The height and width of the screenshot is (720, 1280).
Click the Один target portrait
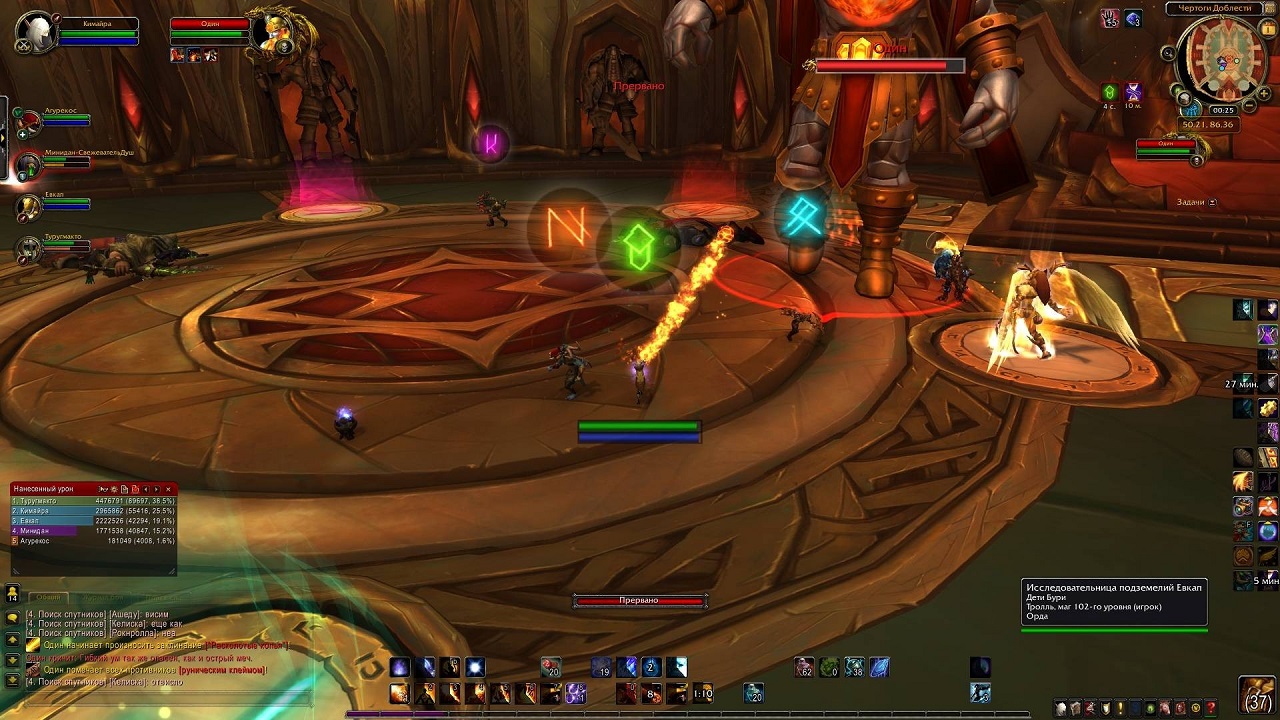(x=270, y=31)
